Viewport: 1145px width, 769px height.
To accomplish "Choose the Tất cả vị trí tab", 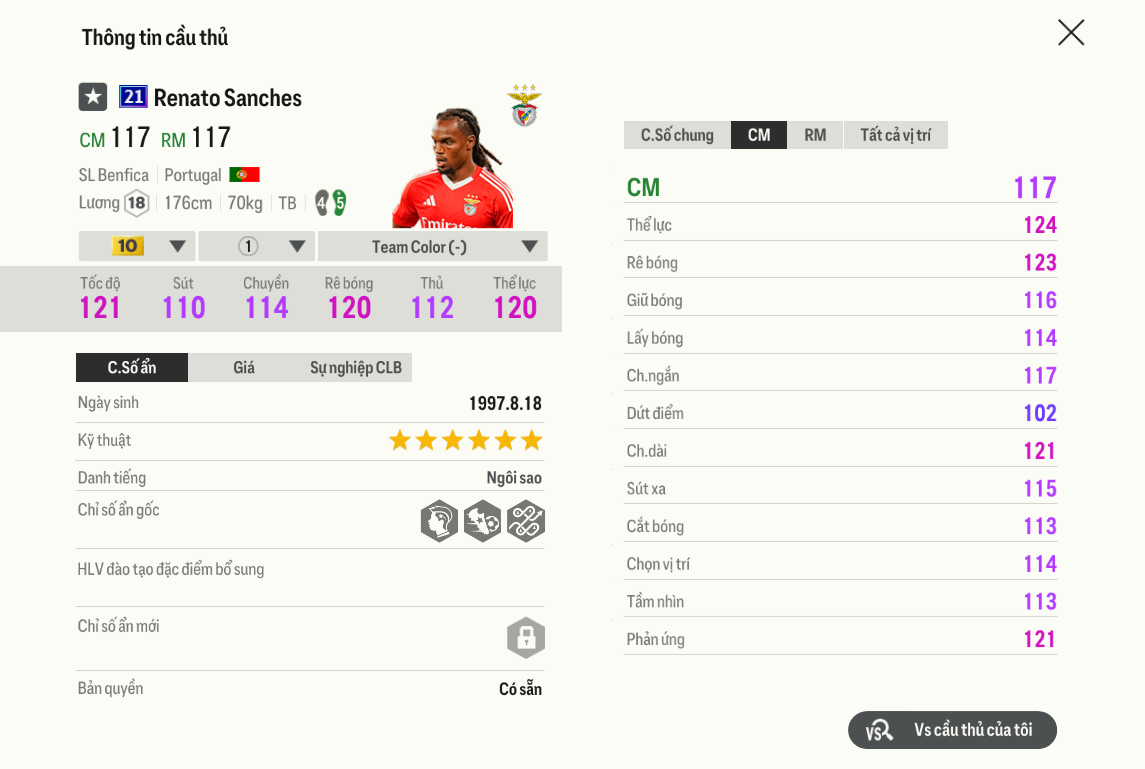I will click(896, 135).
